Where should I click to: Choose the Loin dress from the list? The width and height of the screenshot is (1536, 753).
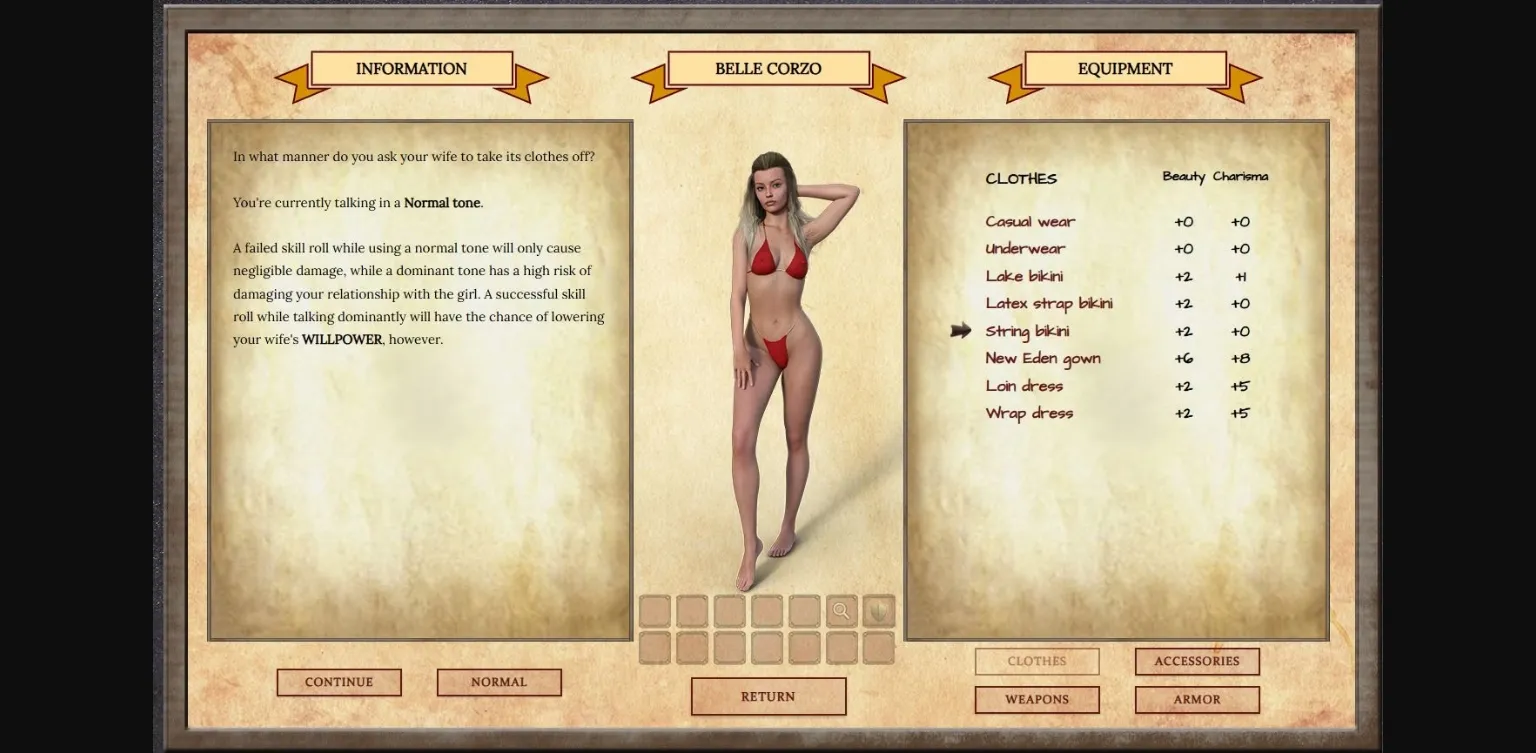(1023, 385)
